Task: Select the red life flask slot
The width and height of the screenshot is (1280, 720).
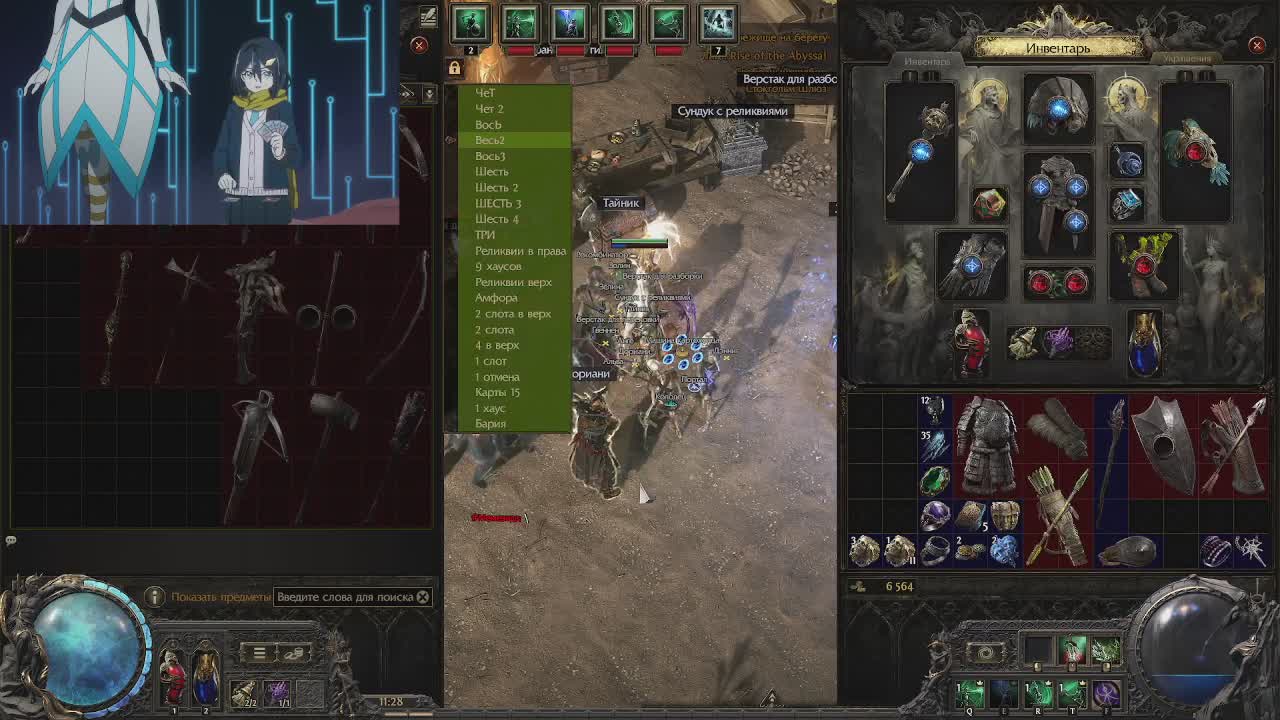Action: tap(968, 343)
